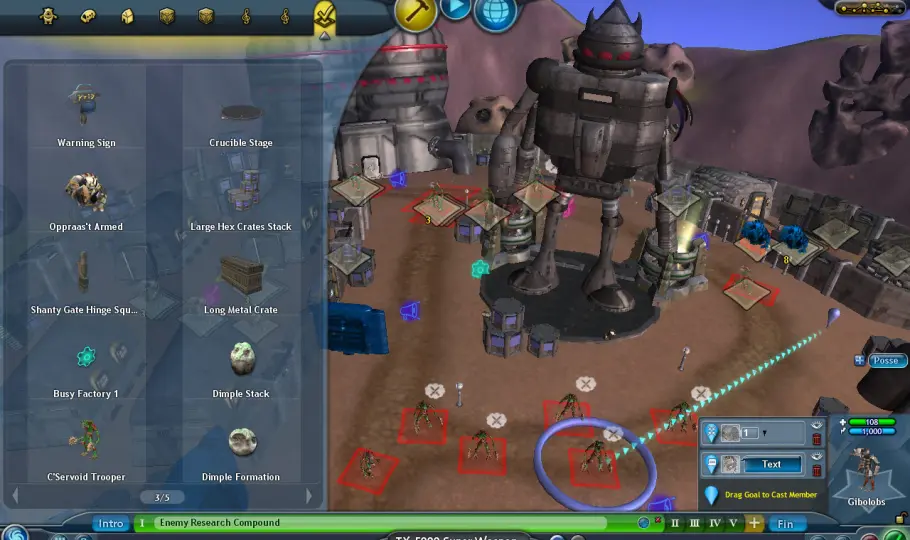Switch to the creature category tab

pyautogui.click(x=47, y=16)
